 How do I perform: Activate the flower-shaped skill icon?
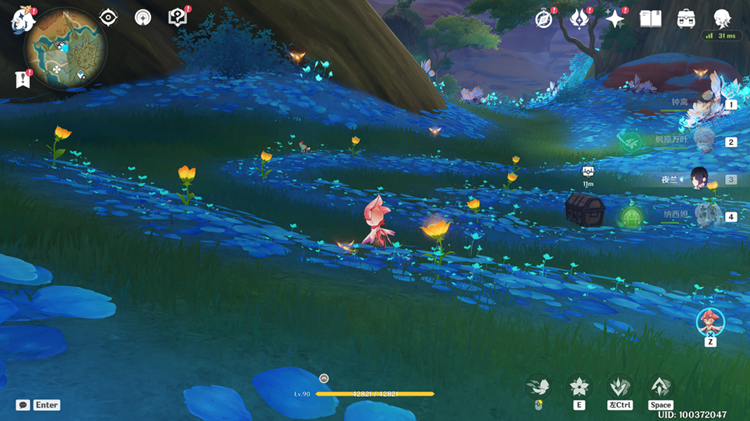tap(579, 386)
